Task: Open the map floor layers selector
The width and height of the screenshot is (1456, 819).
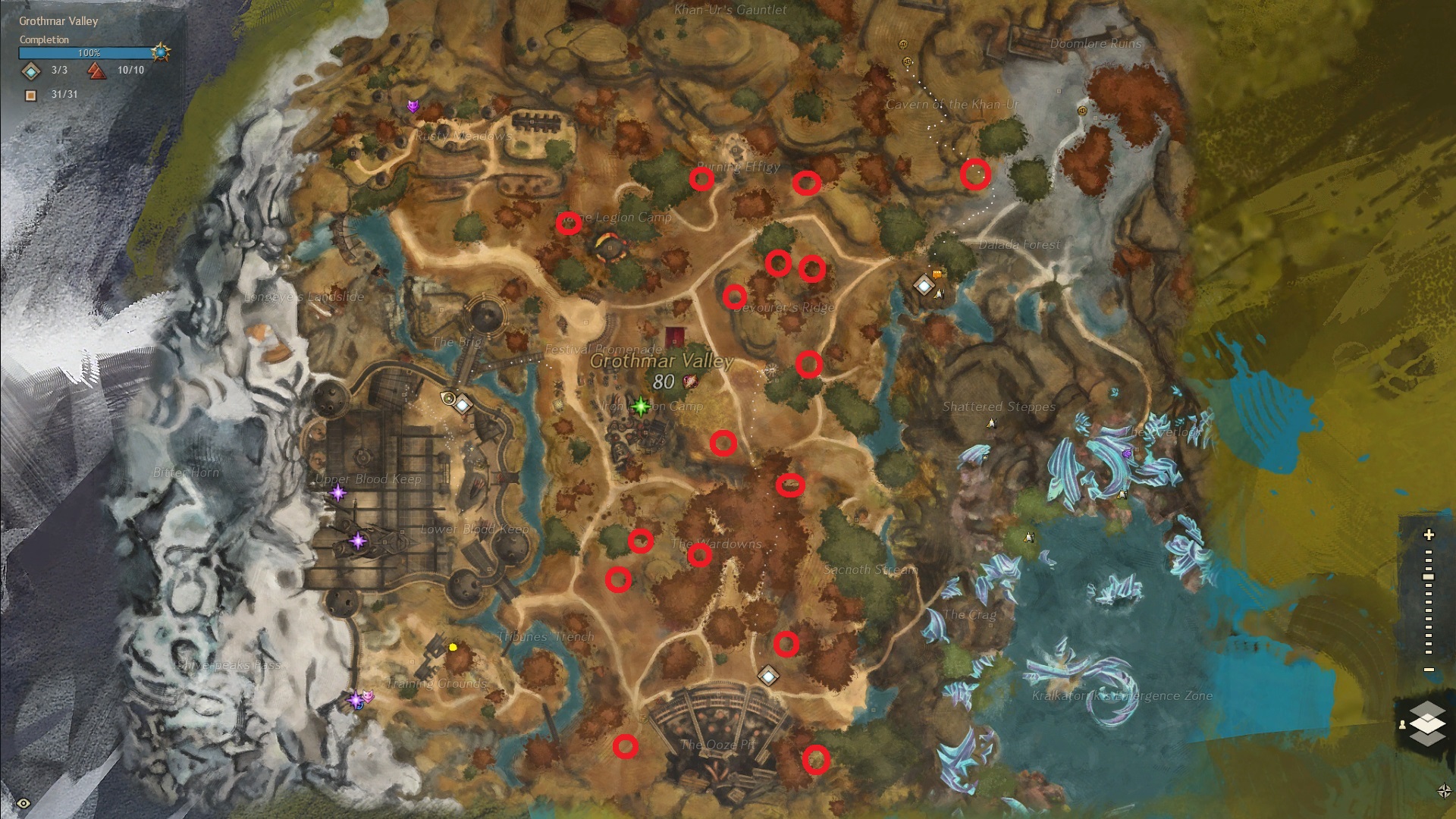Action: click(x=1426, y=723)
